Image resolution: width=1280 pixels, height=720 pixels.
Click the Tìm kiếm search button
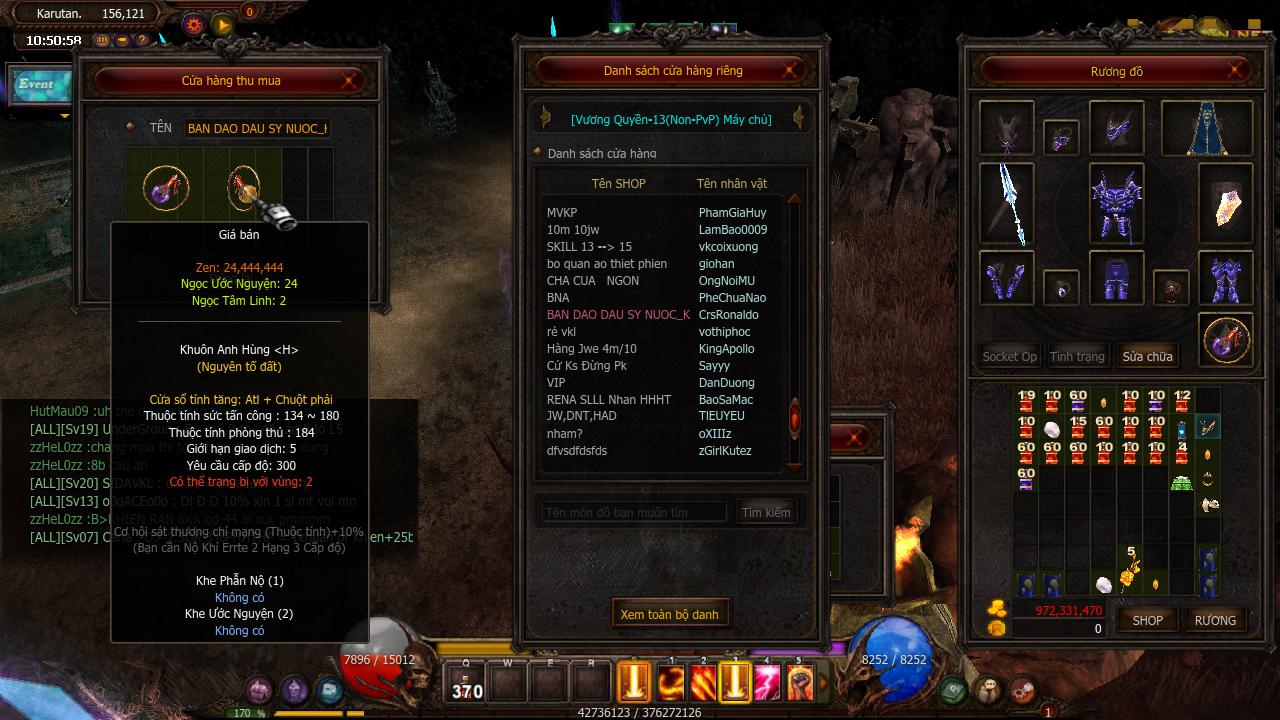[766, 512]
